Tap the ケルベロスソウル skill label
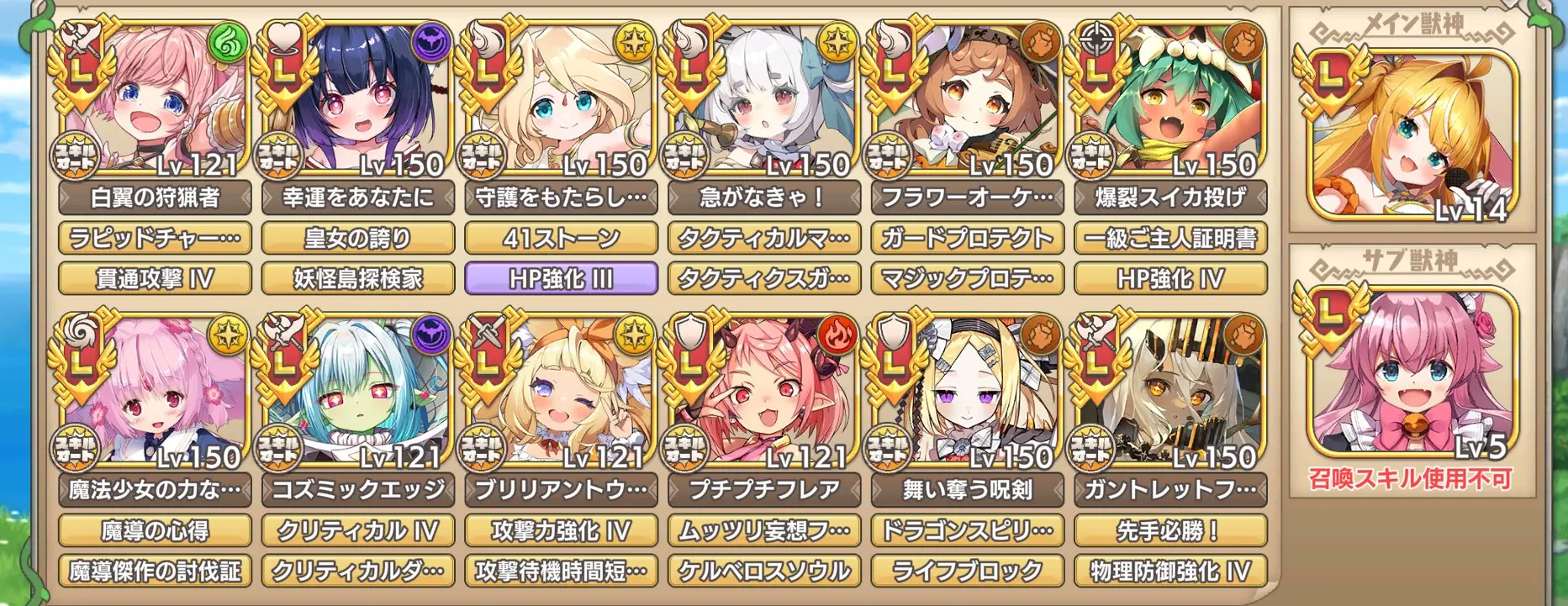The width and height of the screenshot is (1568, 606). pos(764,572)
